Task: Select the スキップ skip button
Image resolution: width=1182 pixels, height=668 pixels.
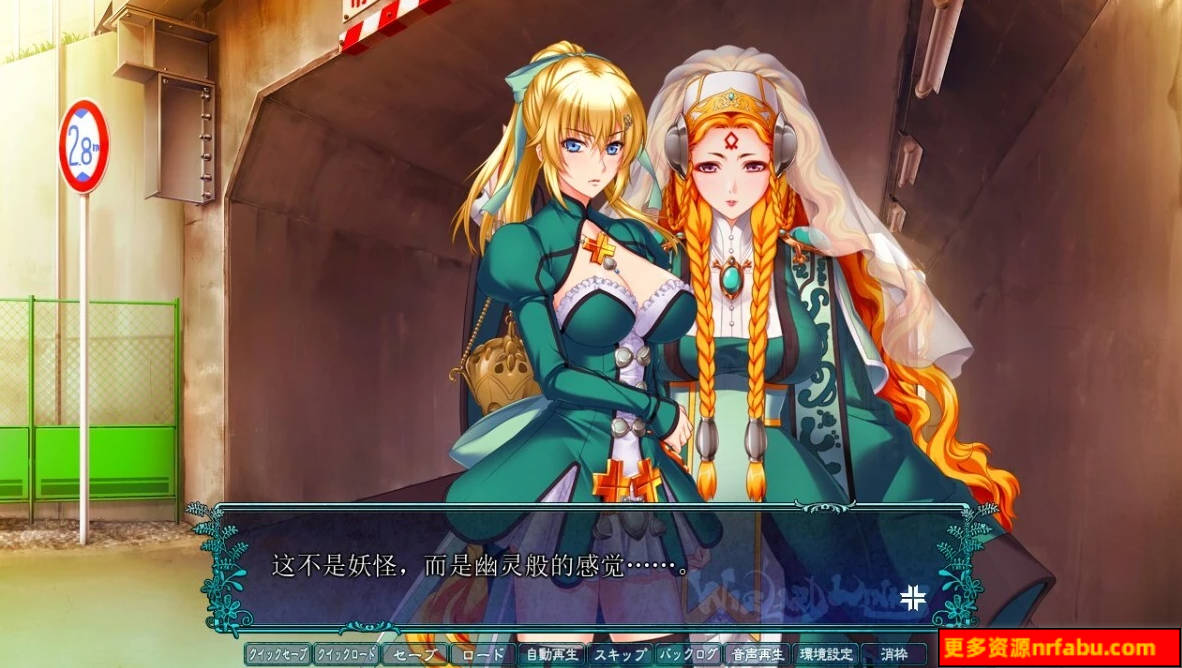Action: point(620,655)
